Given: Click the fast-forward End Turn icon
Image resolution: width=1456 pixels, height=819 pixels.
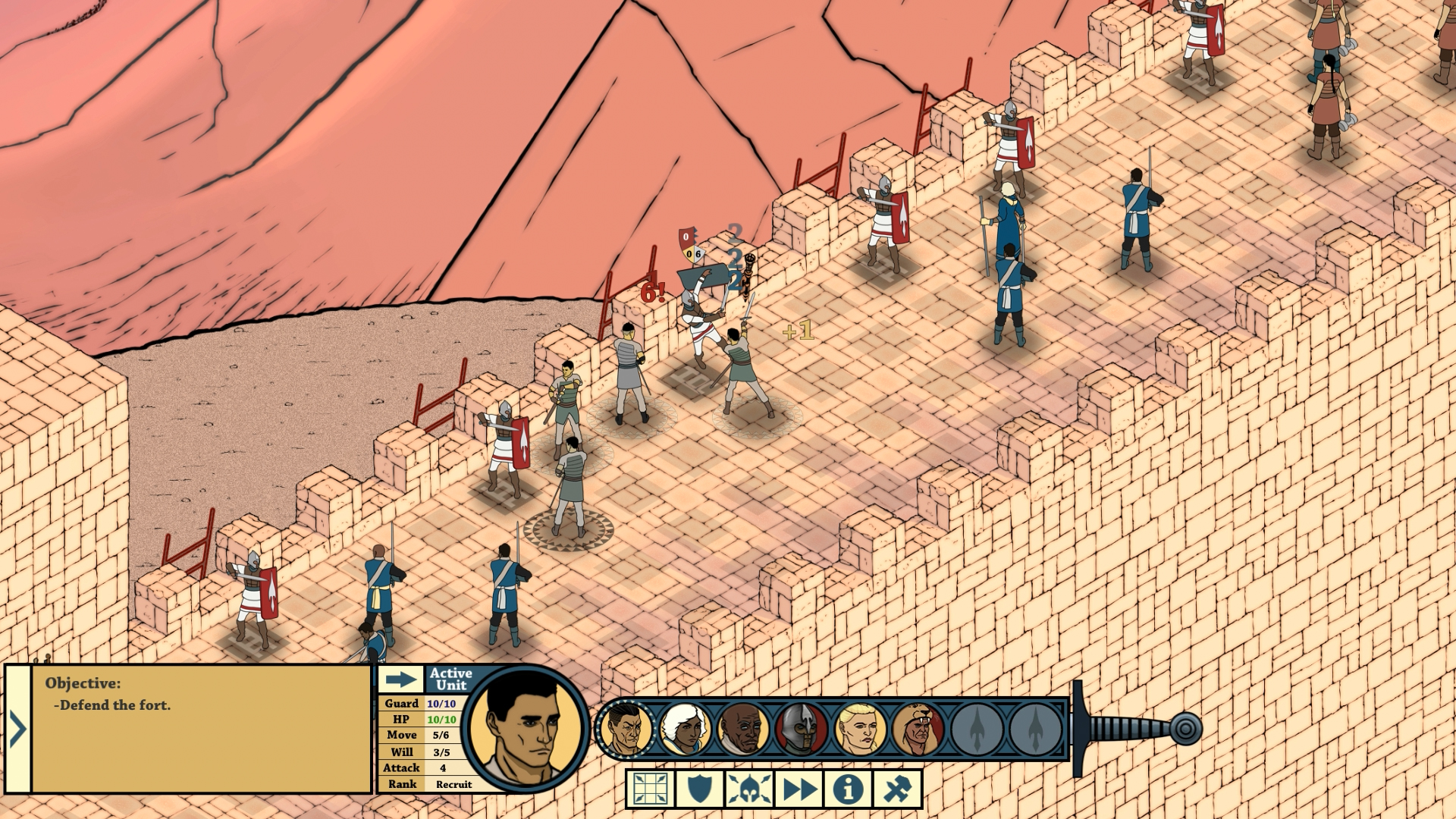Looking at the screenshot, I should pyautogui.click(x=799, y=789).
